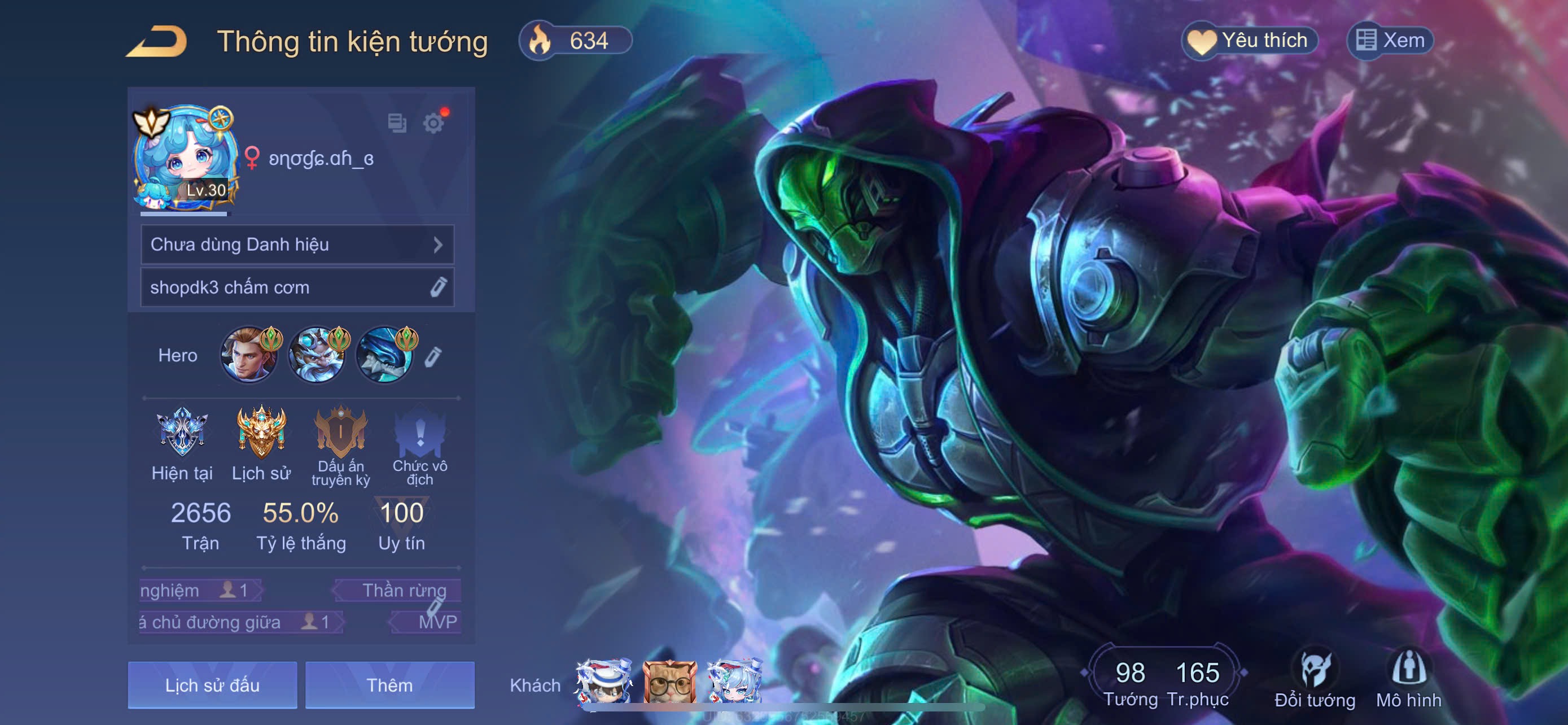The height and width of the screenshot is (725, 1568).
Task: Open the Chưa dùng Danh hiệu title selector
Action: coord(297,244)
